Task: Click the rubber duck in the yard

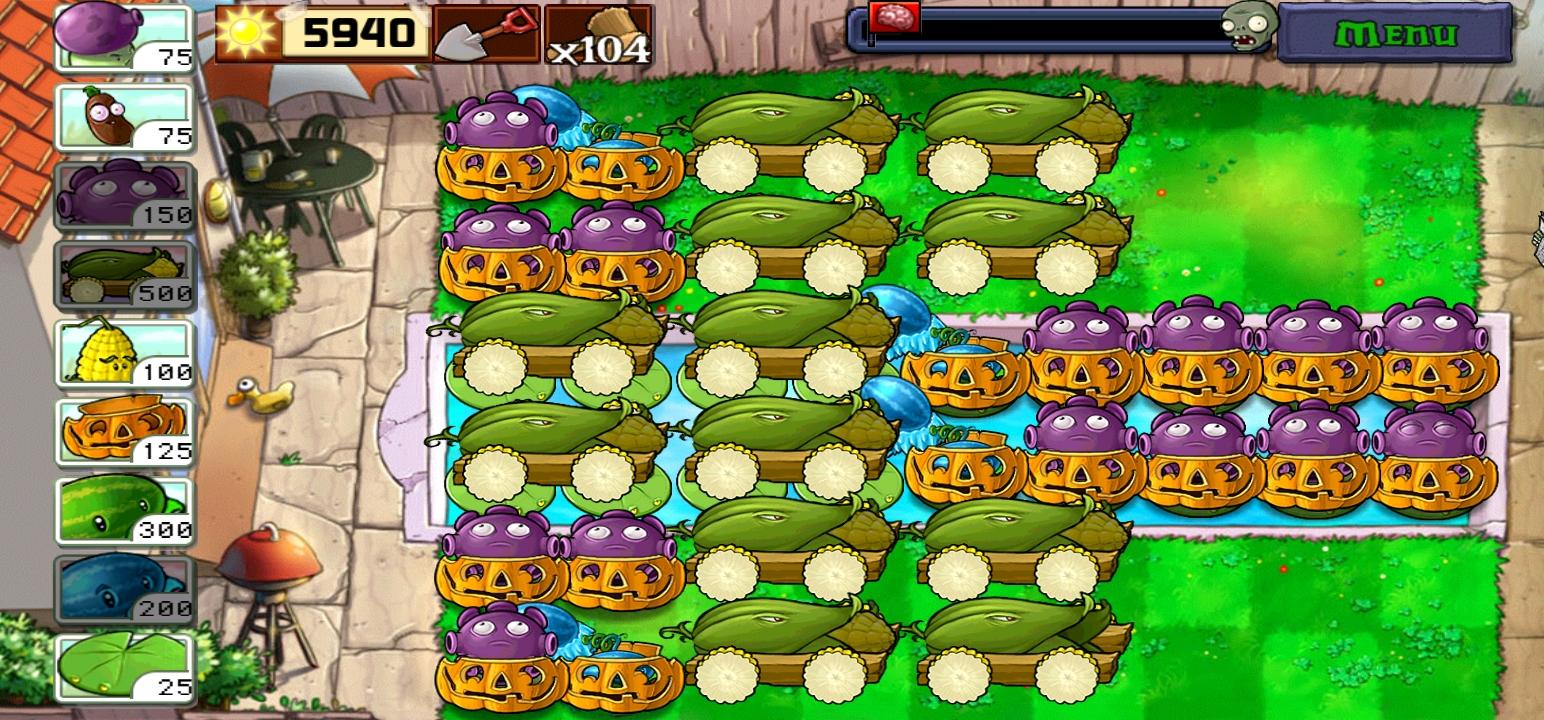Action: [262, 395]
